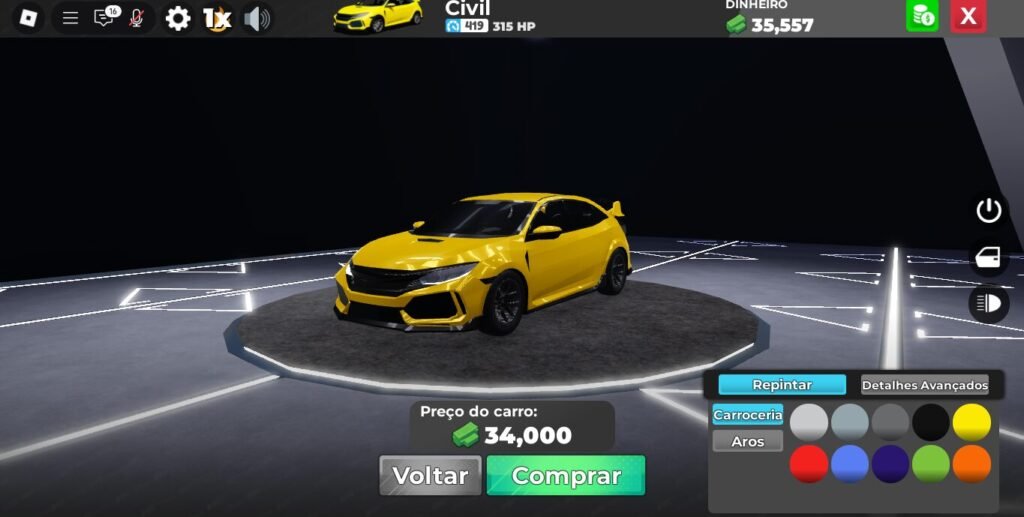1024x517 pixels.
Task: Select the Aros paint category
Action: click(747, 441)
